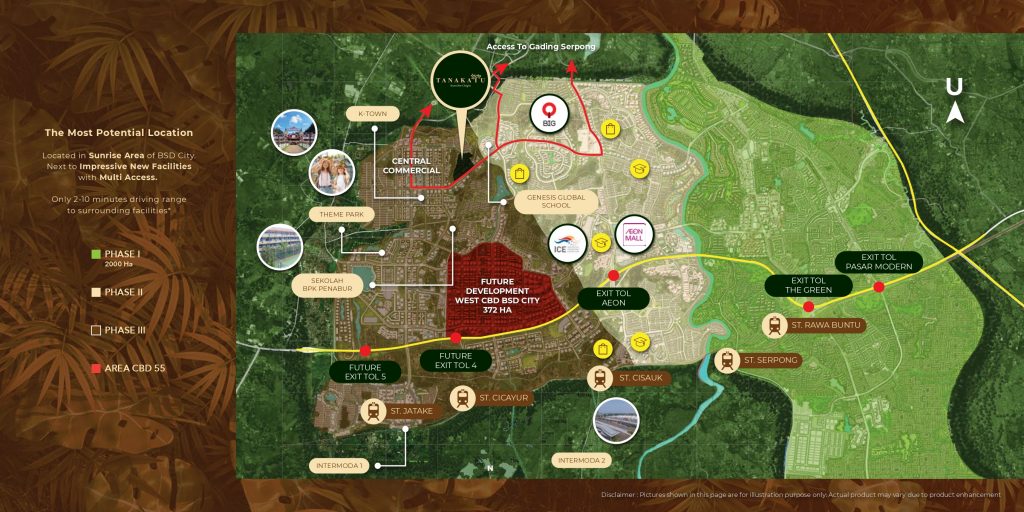Click the St. Serpong station icon
This screenshot has height=512, width=1024.
click(728, 360)
